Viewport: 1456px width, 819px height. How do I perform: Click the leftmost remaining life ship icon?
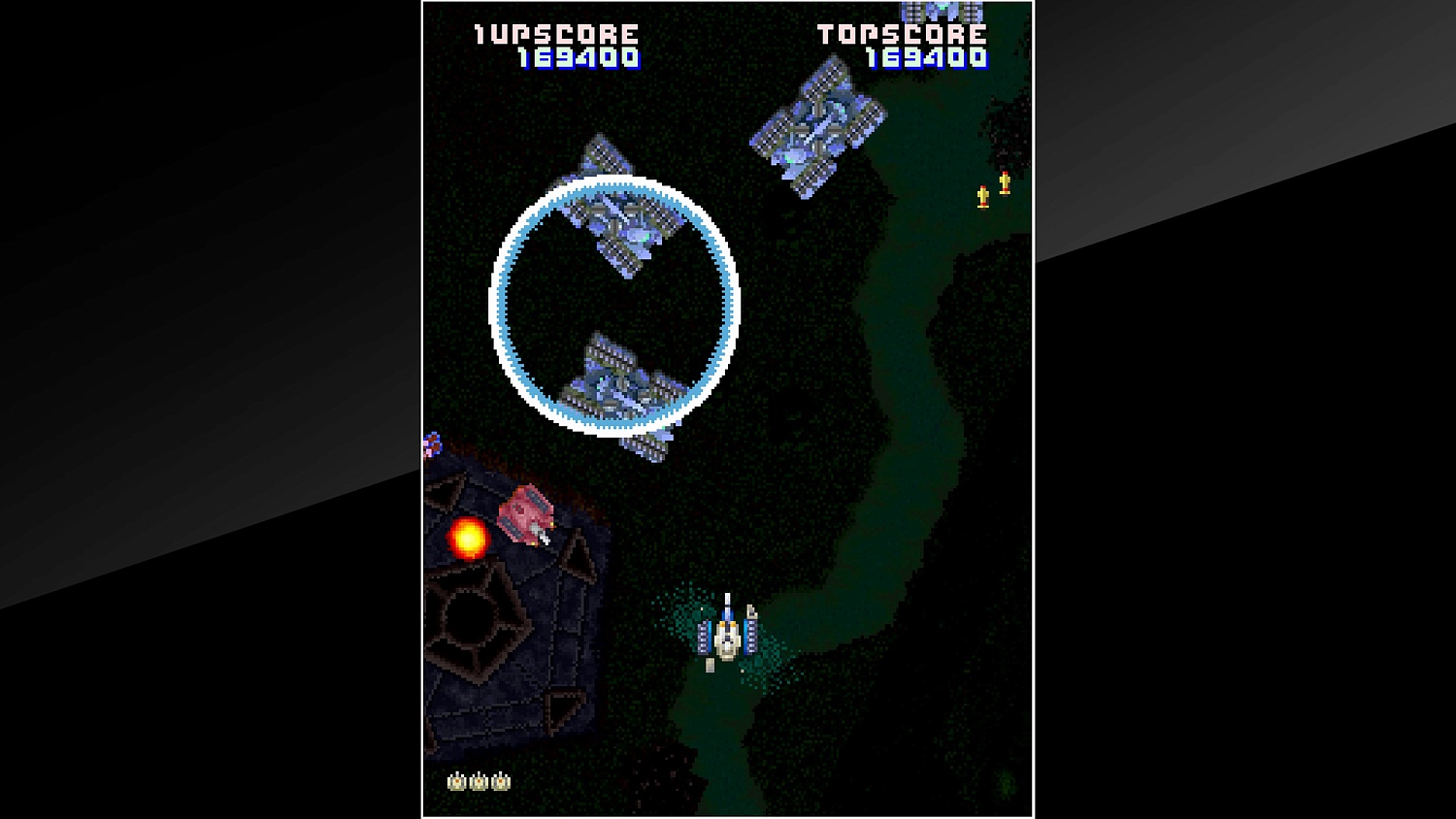coord(455,779)
